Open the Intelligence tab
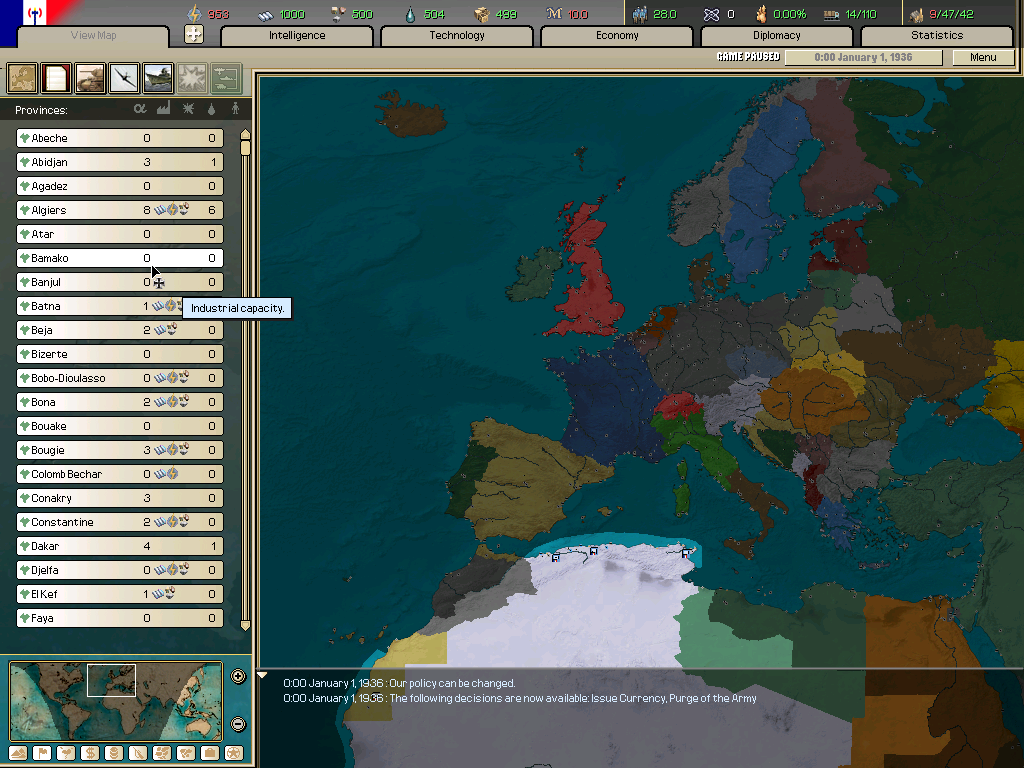The height and width of the screenshot is (768, 1024). click(x=297, y=36)
